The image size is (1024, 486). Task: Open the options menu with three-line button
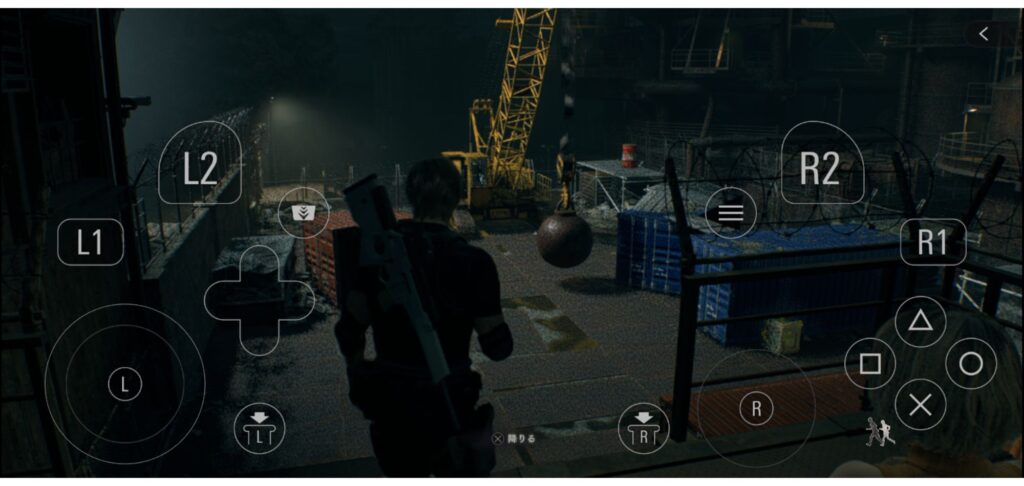point(731,213)
